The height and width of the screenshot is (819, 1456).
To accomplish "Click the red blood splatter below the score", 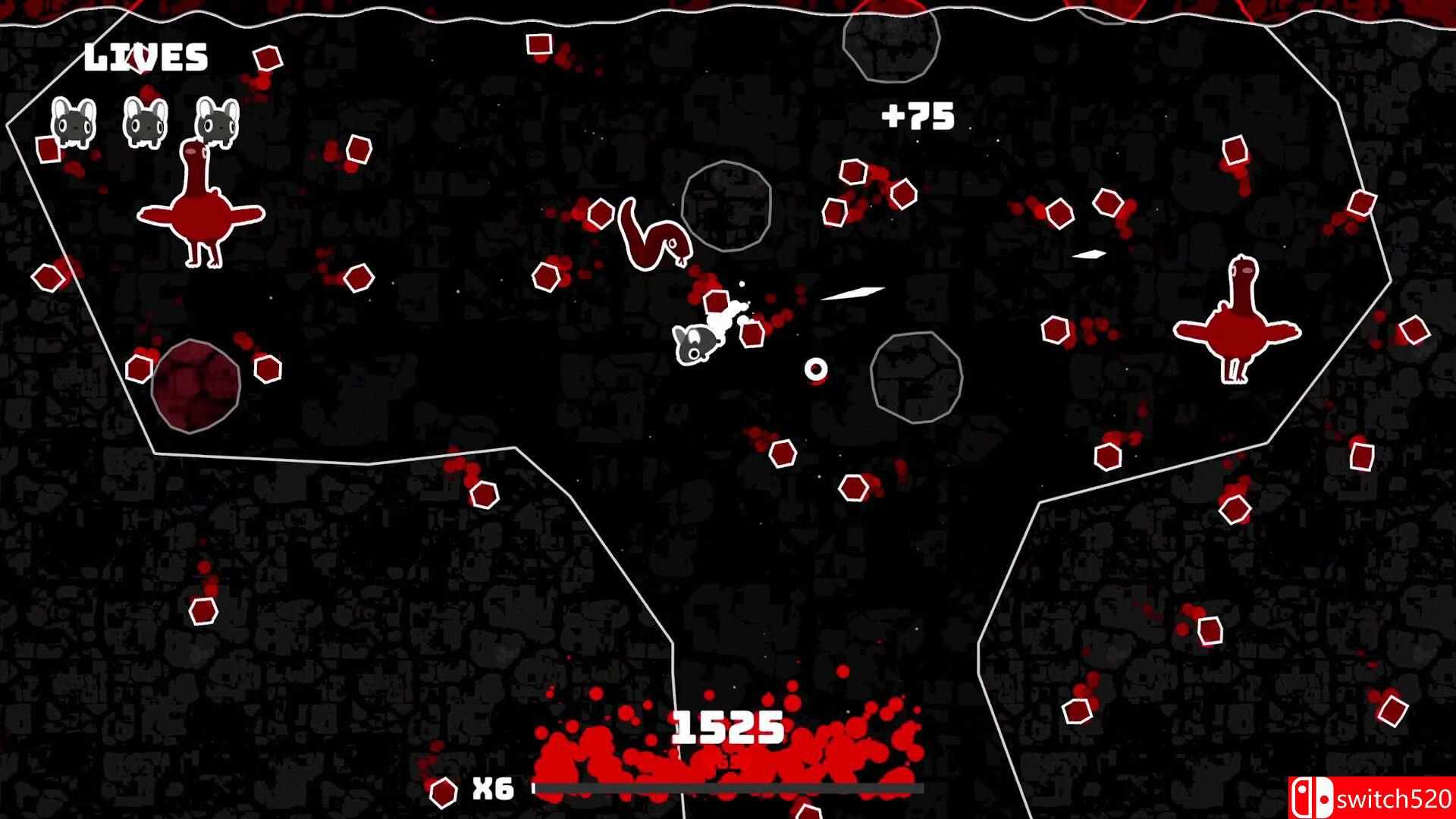I will click(728, 762).
